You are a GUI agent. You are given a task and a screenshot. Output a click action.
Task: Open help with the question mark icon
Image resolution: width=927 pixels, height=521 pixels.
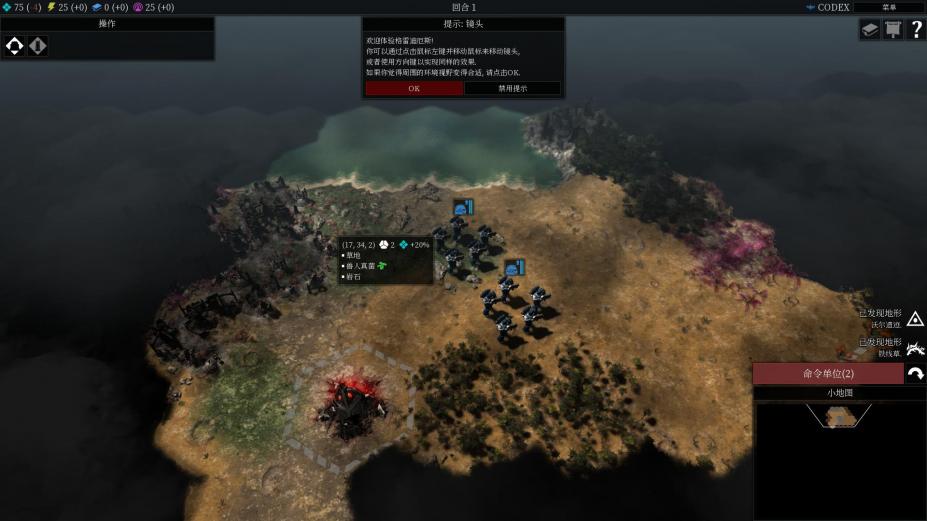(x=915, y=30)
